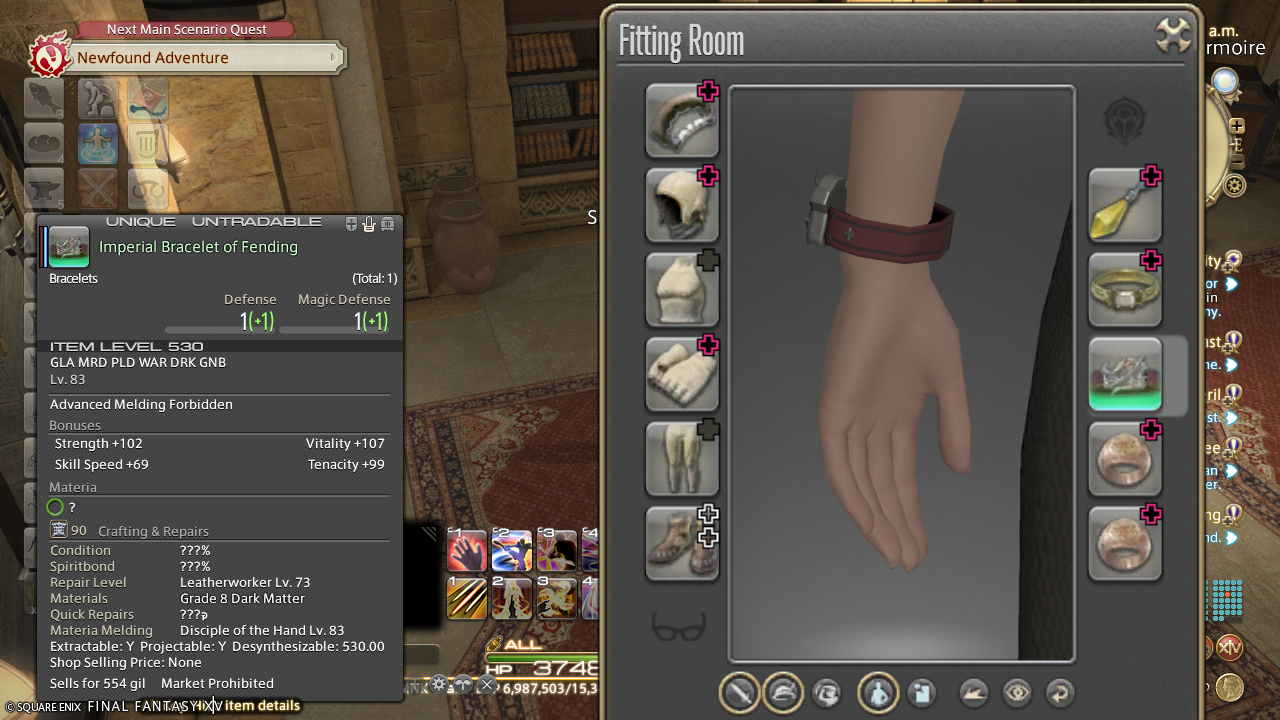The image size is (1280, 720).
Task: Select the sandals feet slot
Action: pyautogui.click(x=682, y=544)
